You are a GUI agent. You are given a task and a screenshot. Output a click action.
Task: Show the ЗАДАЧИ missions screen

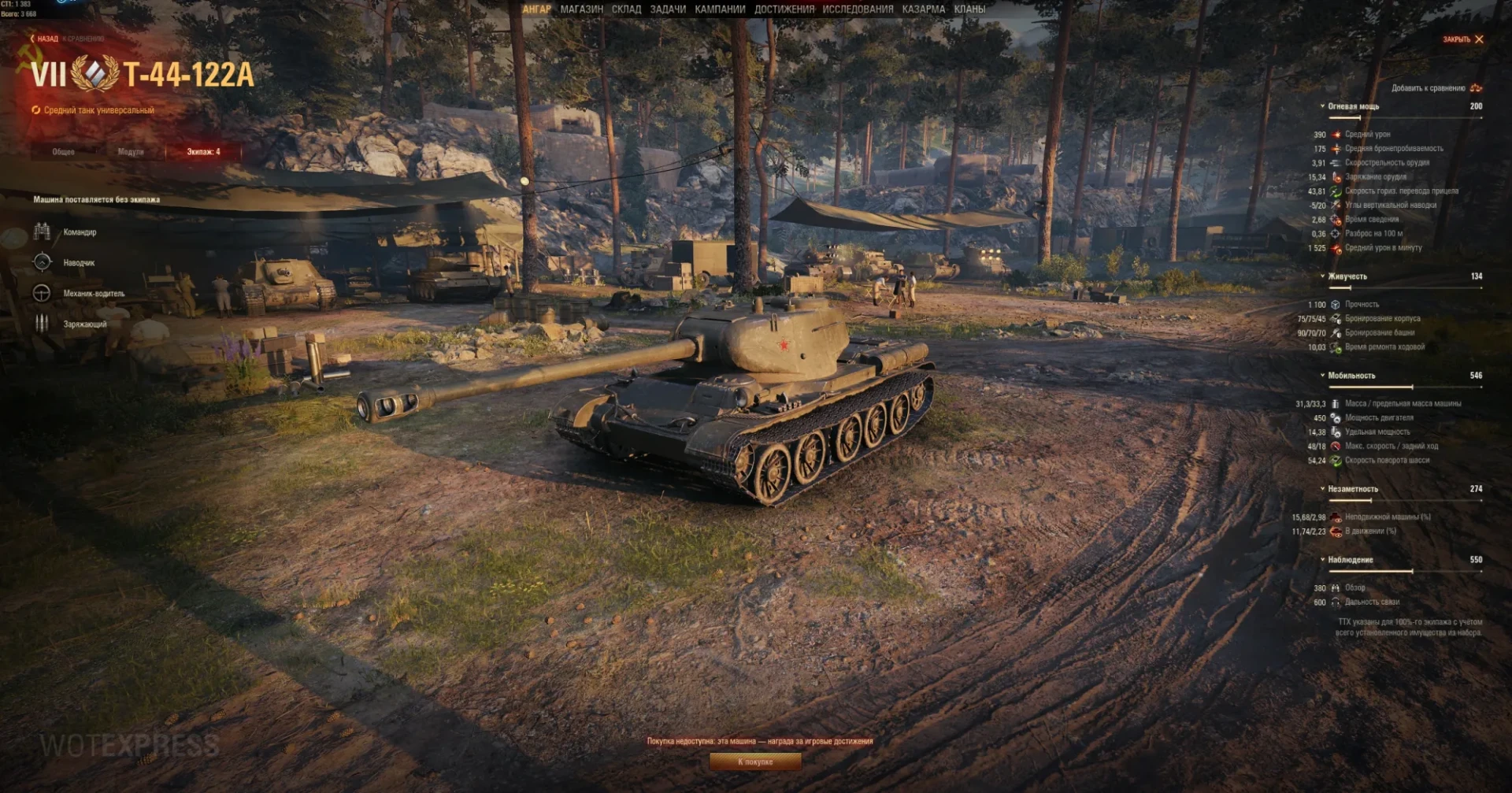[668, 9]
